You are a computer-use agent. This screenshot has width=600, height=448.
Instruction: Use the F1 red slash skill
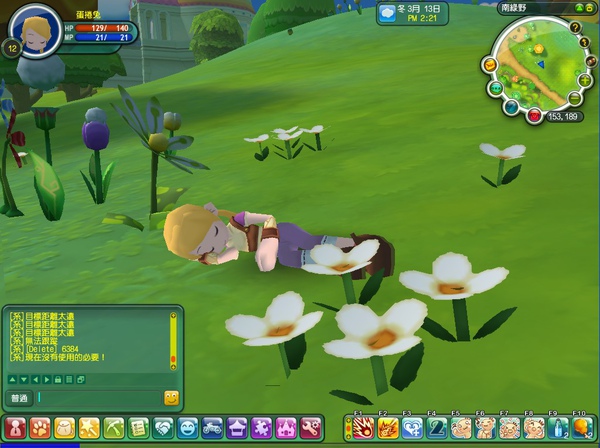(362, 428)
